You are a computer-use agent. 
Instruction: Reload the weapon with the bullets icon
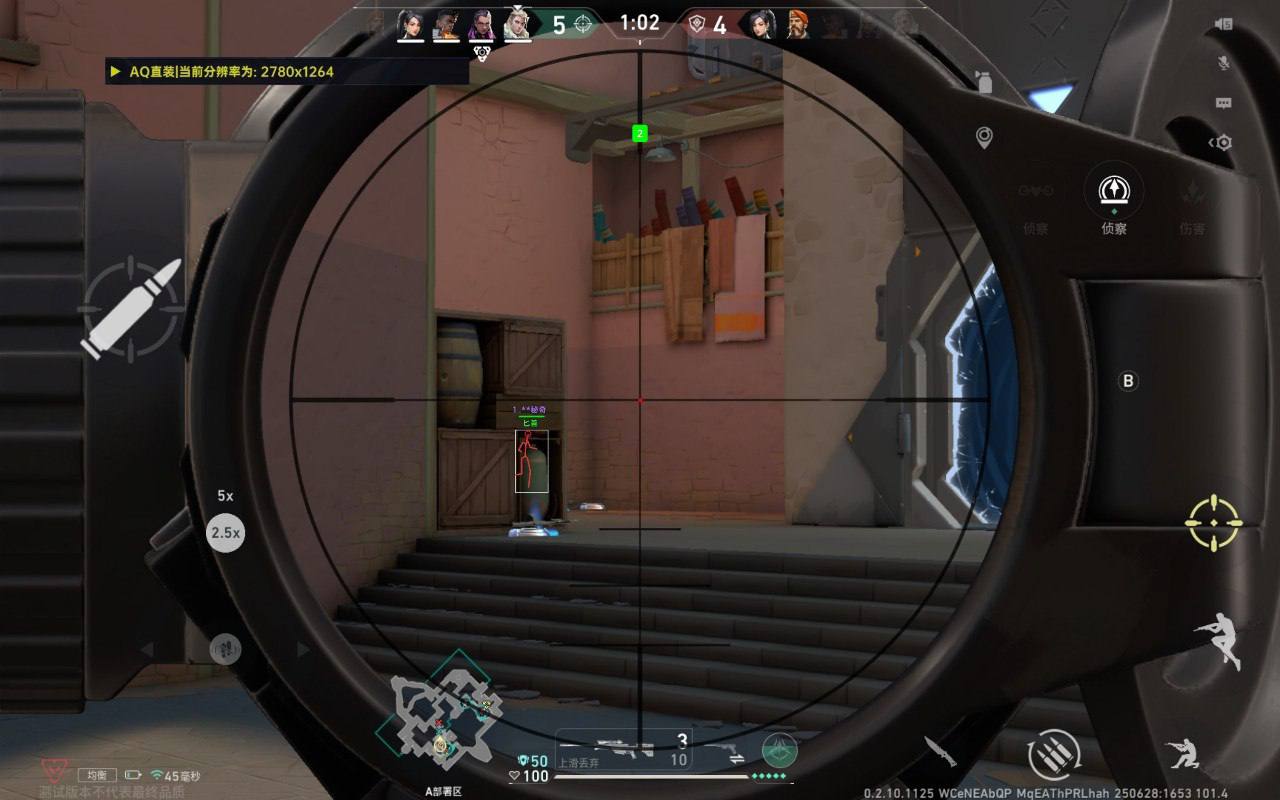tap(1054, 753)
